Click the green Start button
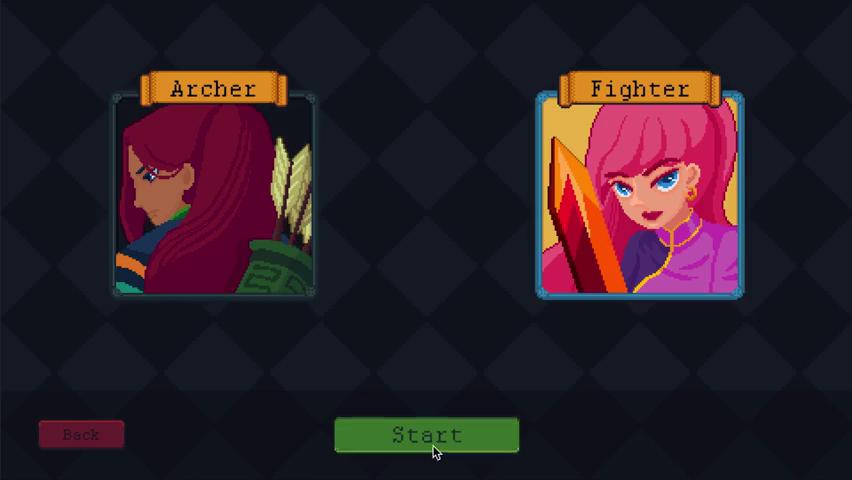852x480 pixels. [x=426, y=435]
